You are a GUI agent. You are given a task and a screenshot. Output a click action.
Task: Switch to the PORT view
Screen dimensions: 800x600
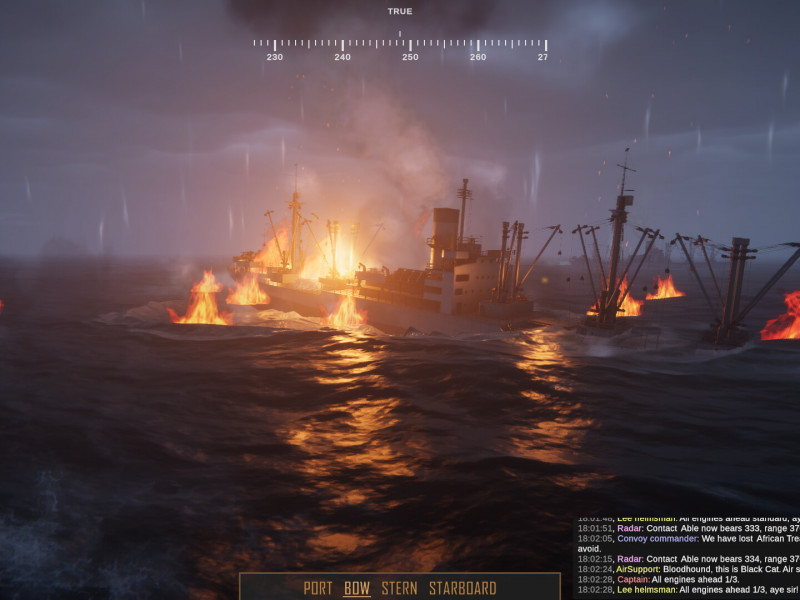click(318, 588)
